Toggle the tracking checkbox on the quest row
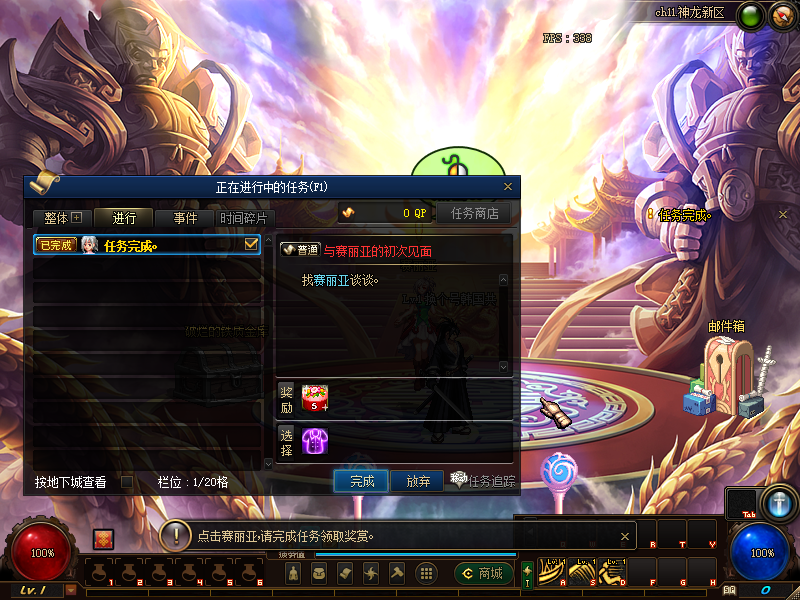This screenshot has width=800, height=600. (252, 244)
